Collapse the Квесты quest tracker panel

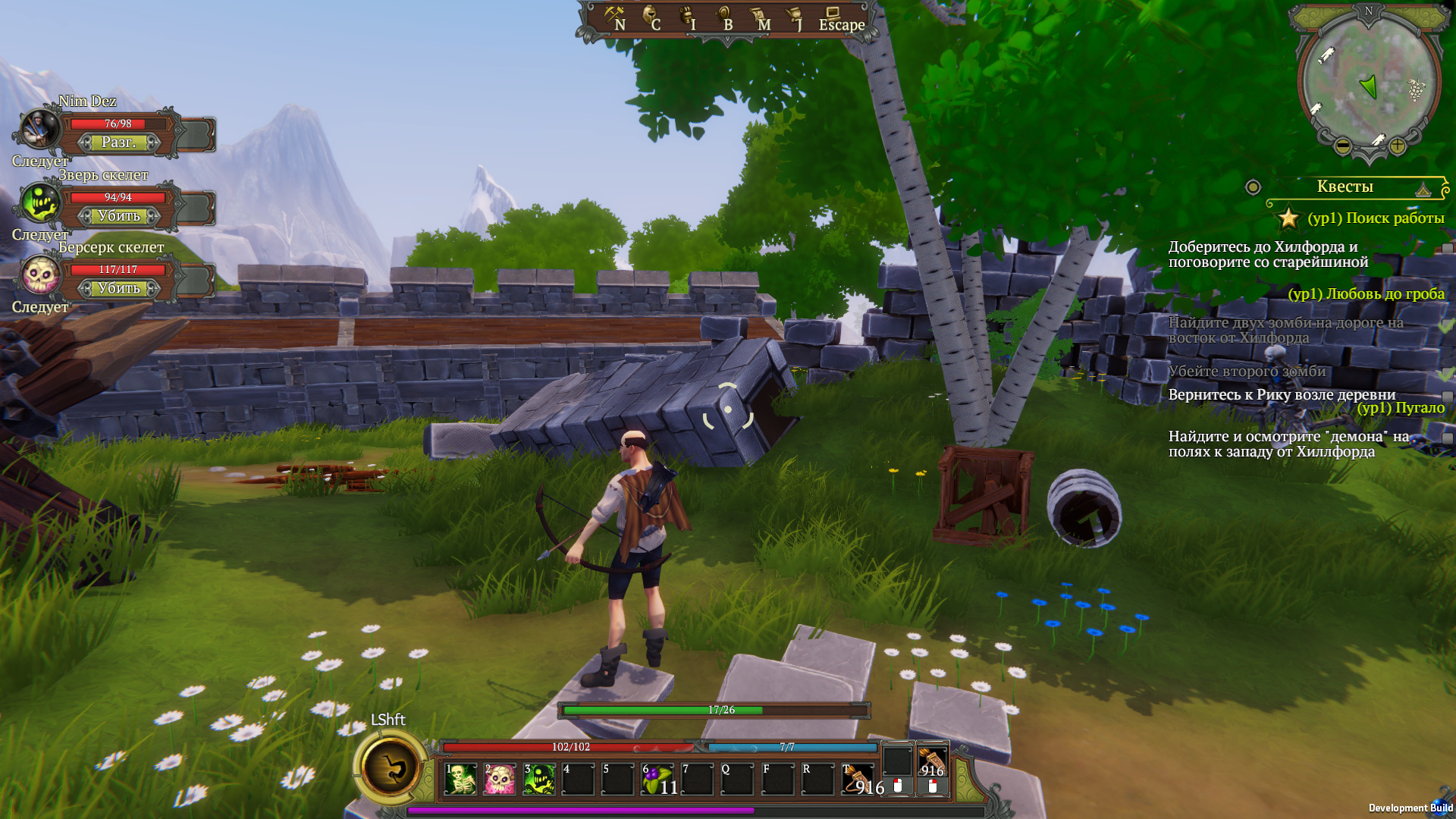point(1423,188)
